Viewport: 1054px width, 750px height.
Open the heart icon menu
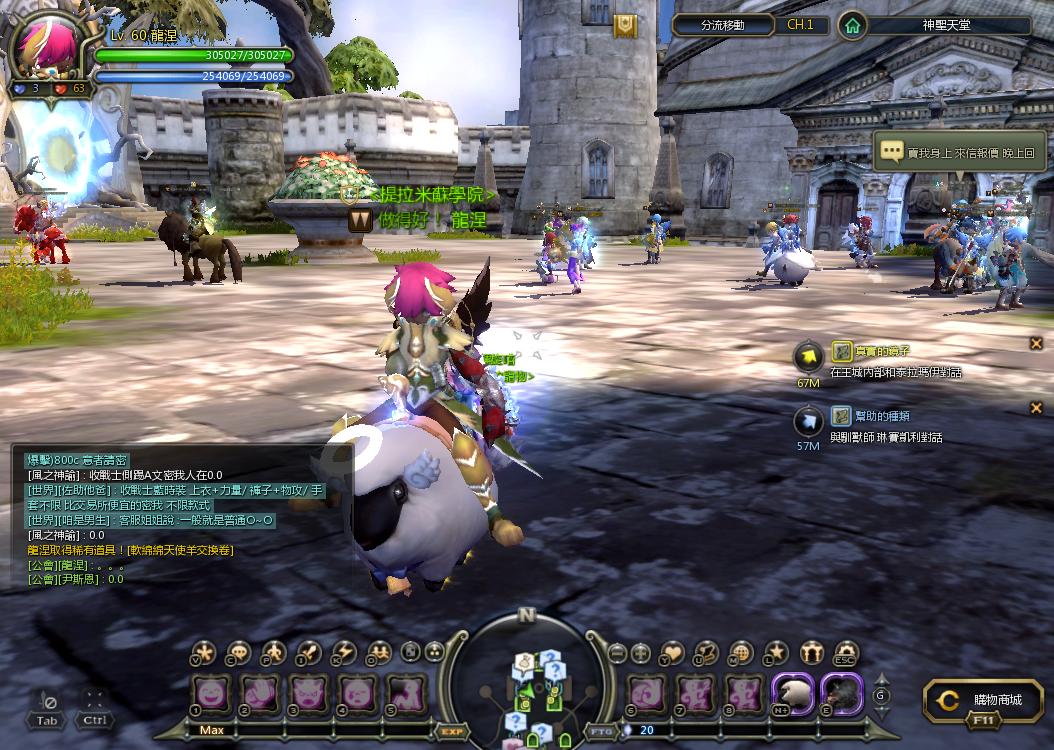tap(672, 654)
